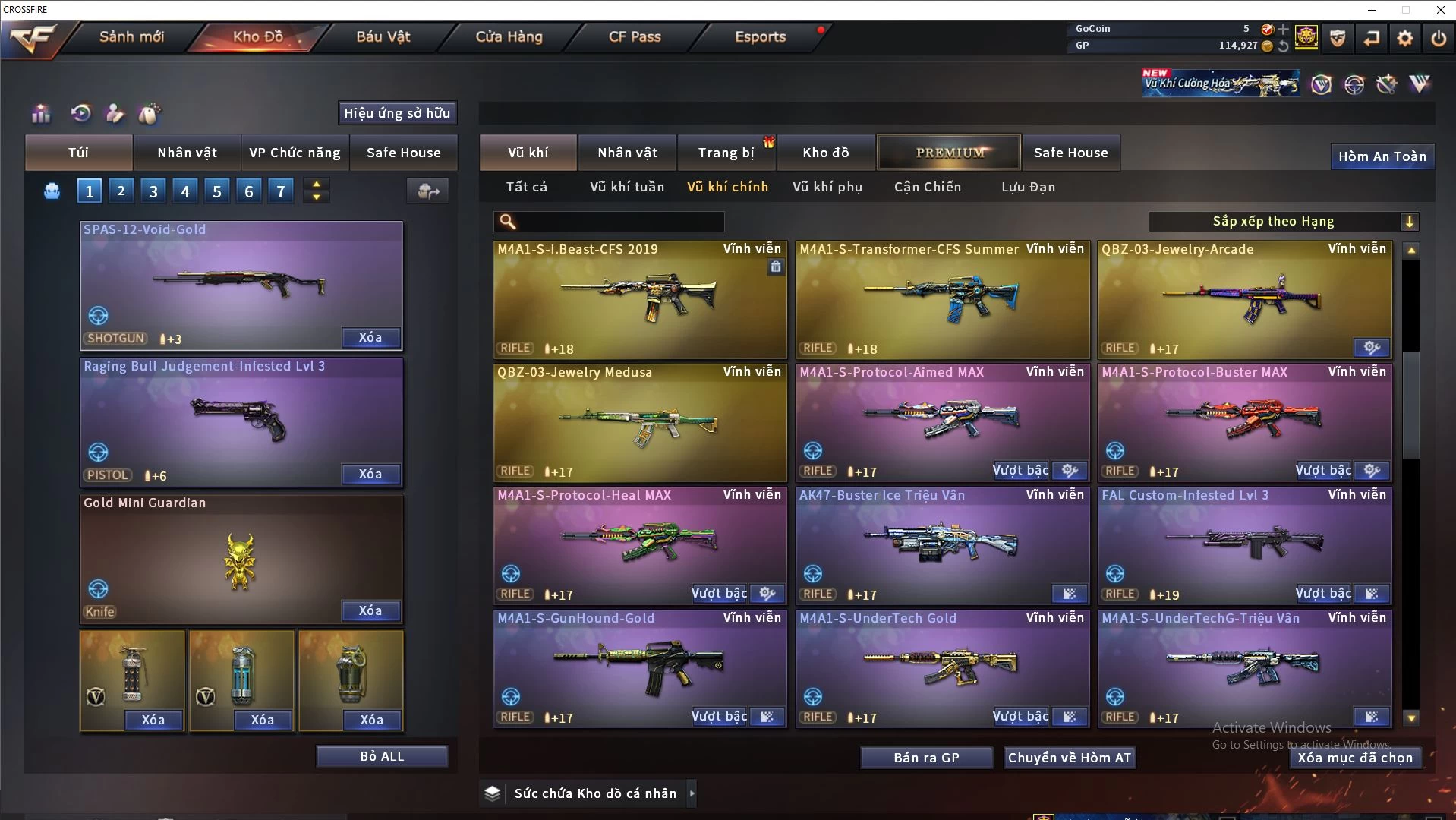Open the Hòm An Toàn safe box

1382,156
